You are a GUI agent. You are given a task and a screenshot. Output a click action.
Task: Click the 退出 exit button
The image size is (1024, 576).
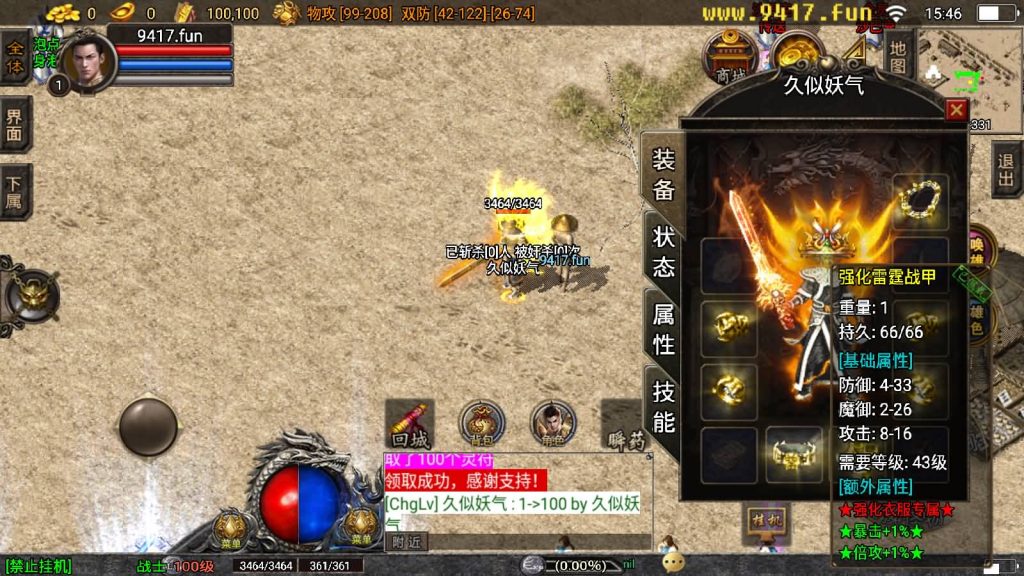pyautogui.click(x=1006, y=170)
